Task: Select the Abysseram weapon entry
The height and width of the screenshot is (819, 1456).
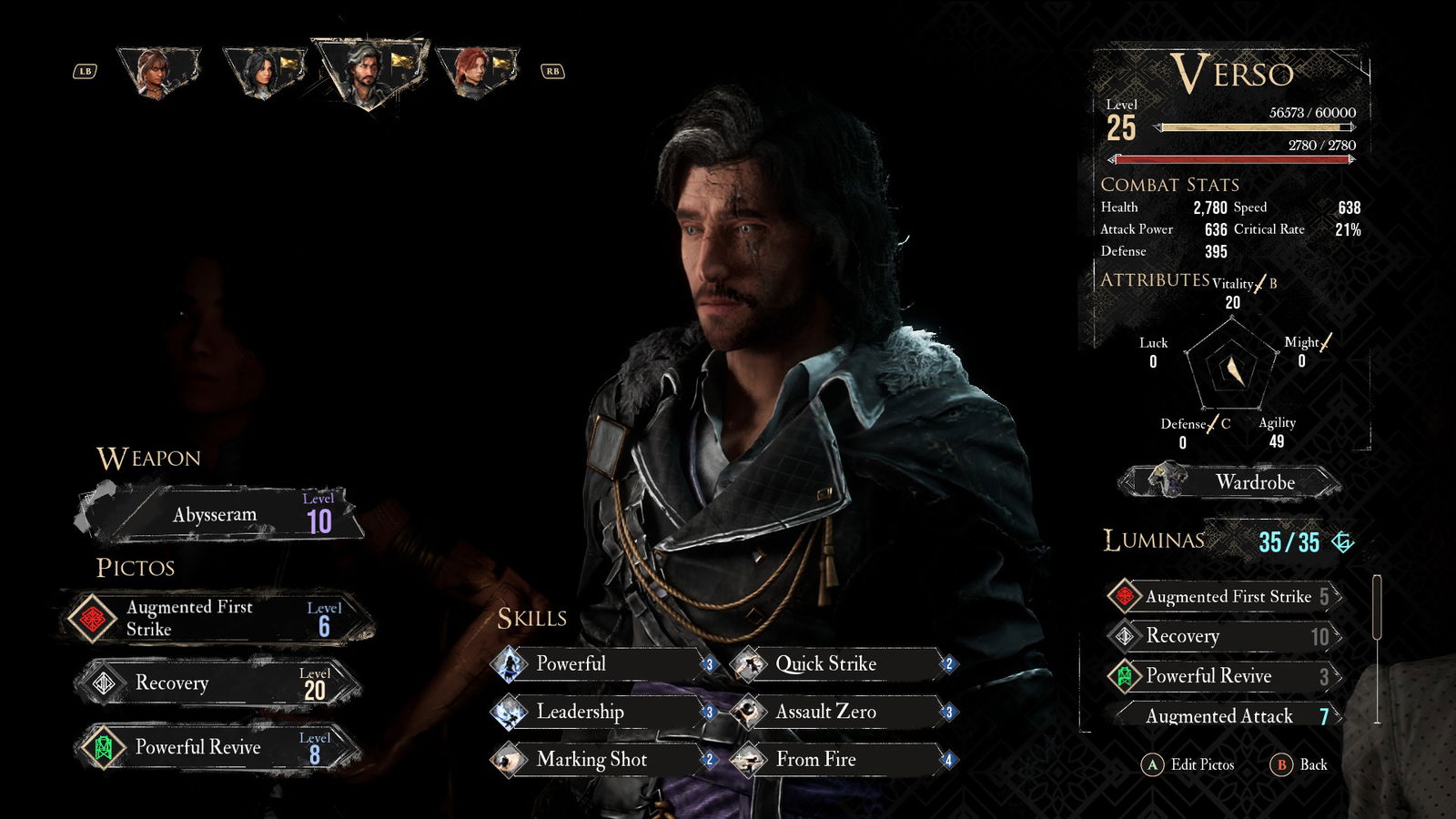Action: tap(216, 513)
